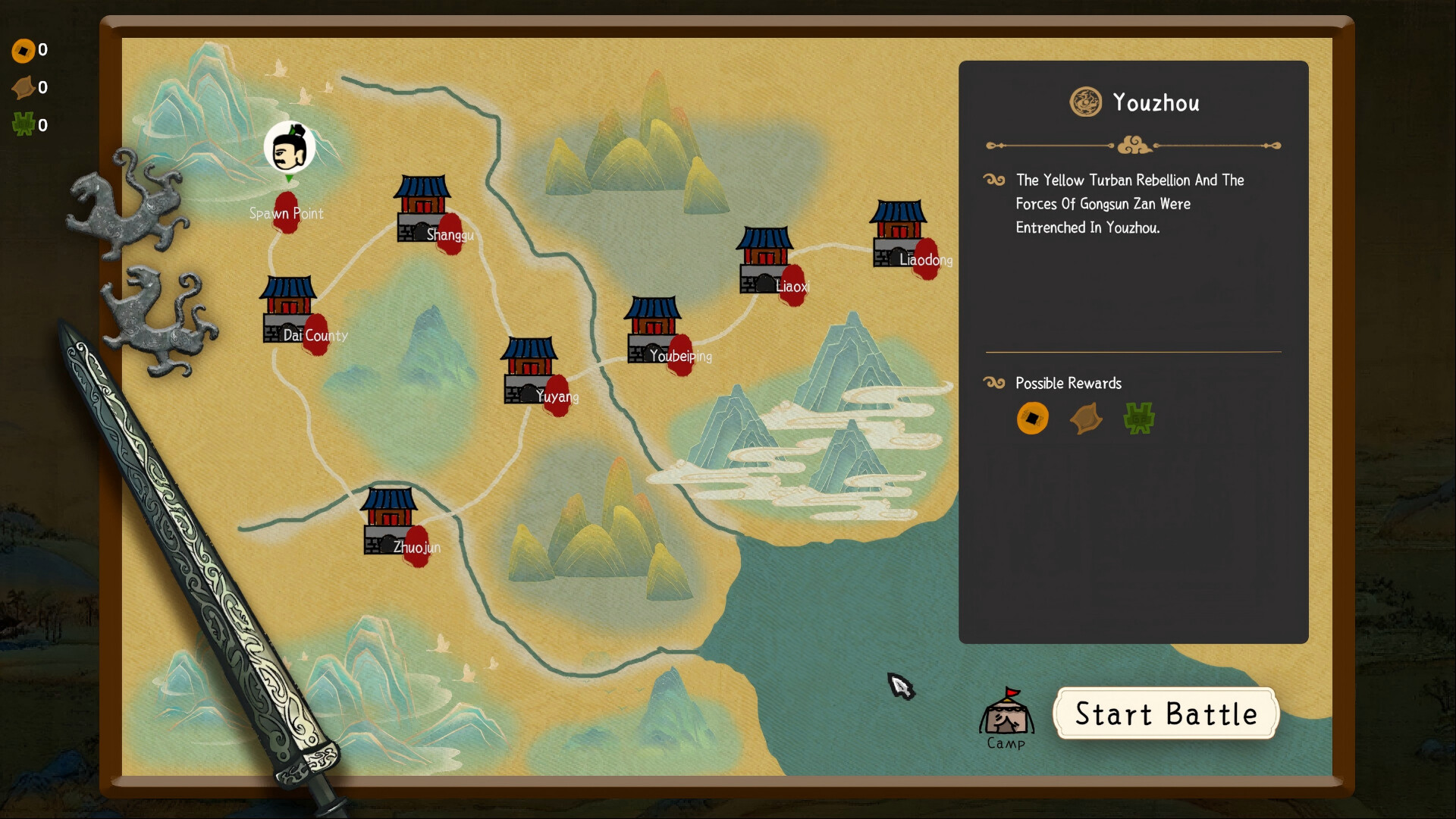Select the jade icon under Possible Rewards
This screenshot has width=1456, height=819.
pos(1139,418)
